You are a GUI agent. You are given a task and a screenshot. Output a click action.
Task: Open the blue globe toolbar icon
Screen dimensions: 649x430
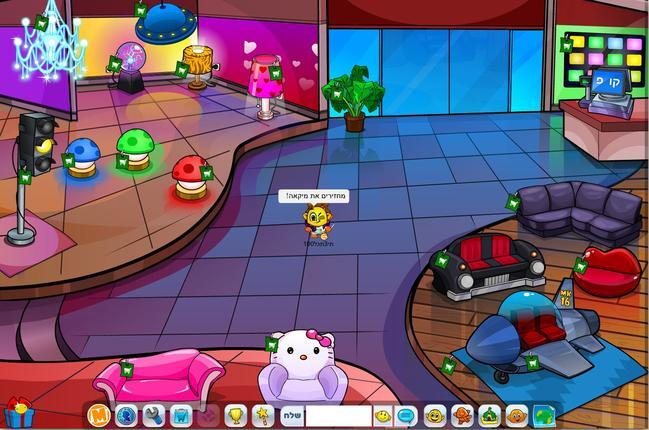click(x=126, y=414)
